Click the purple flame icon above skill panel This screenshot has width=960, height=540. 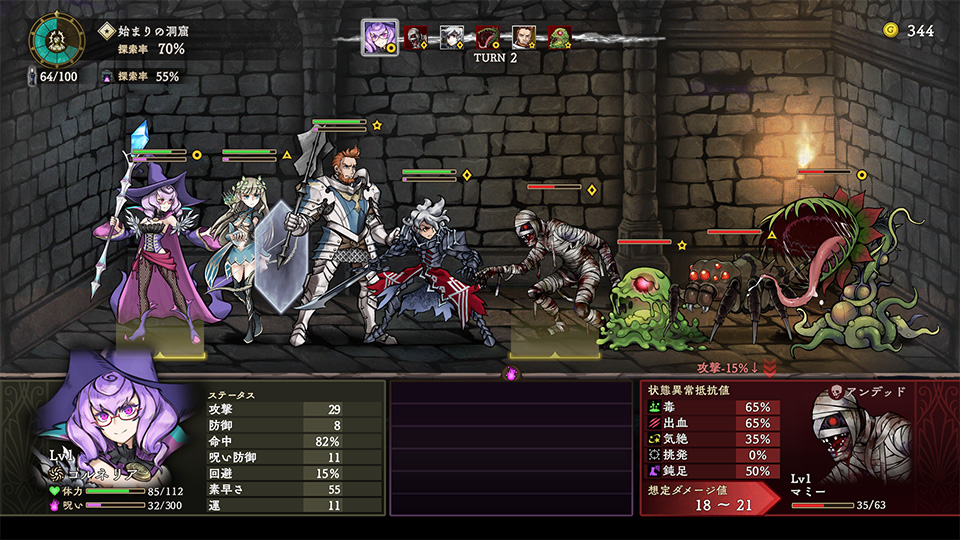(511, 374)
